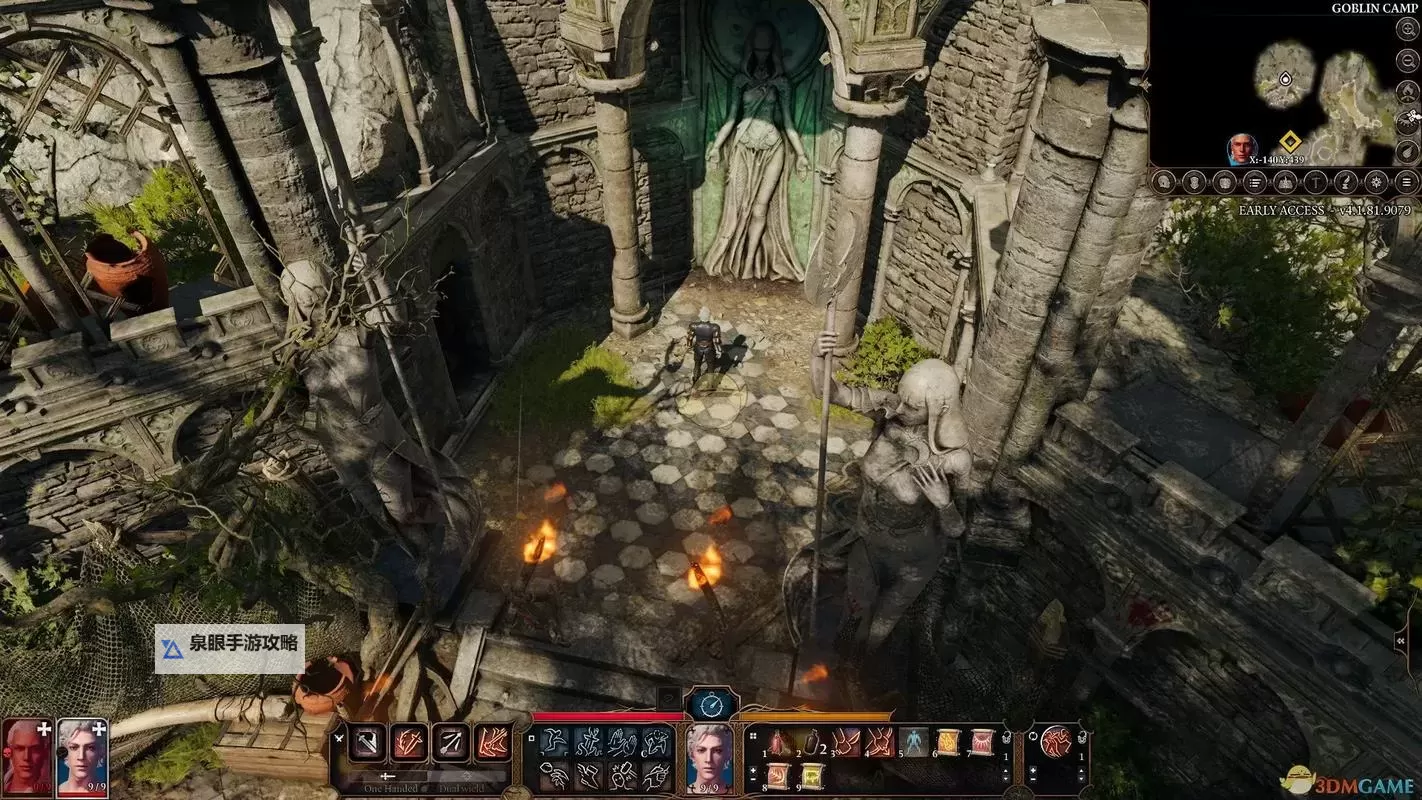The height and width of the screenshot is (800, 1422).
Task: Use the potion bottle in hotbar slot 2
Action: click(811, 743)
